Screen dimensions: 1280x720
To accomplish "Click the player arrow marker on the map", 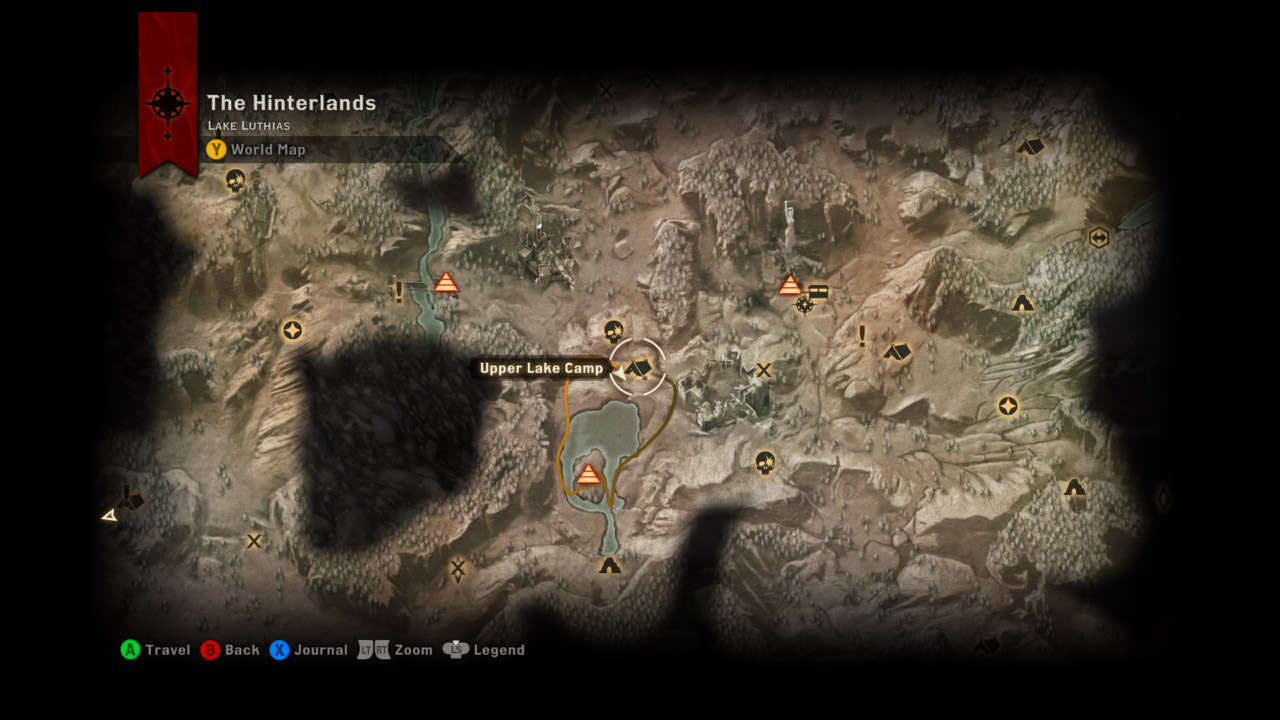I will [109, 516].
